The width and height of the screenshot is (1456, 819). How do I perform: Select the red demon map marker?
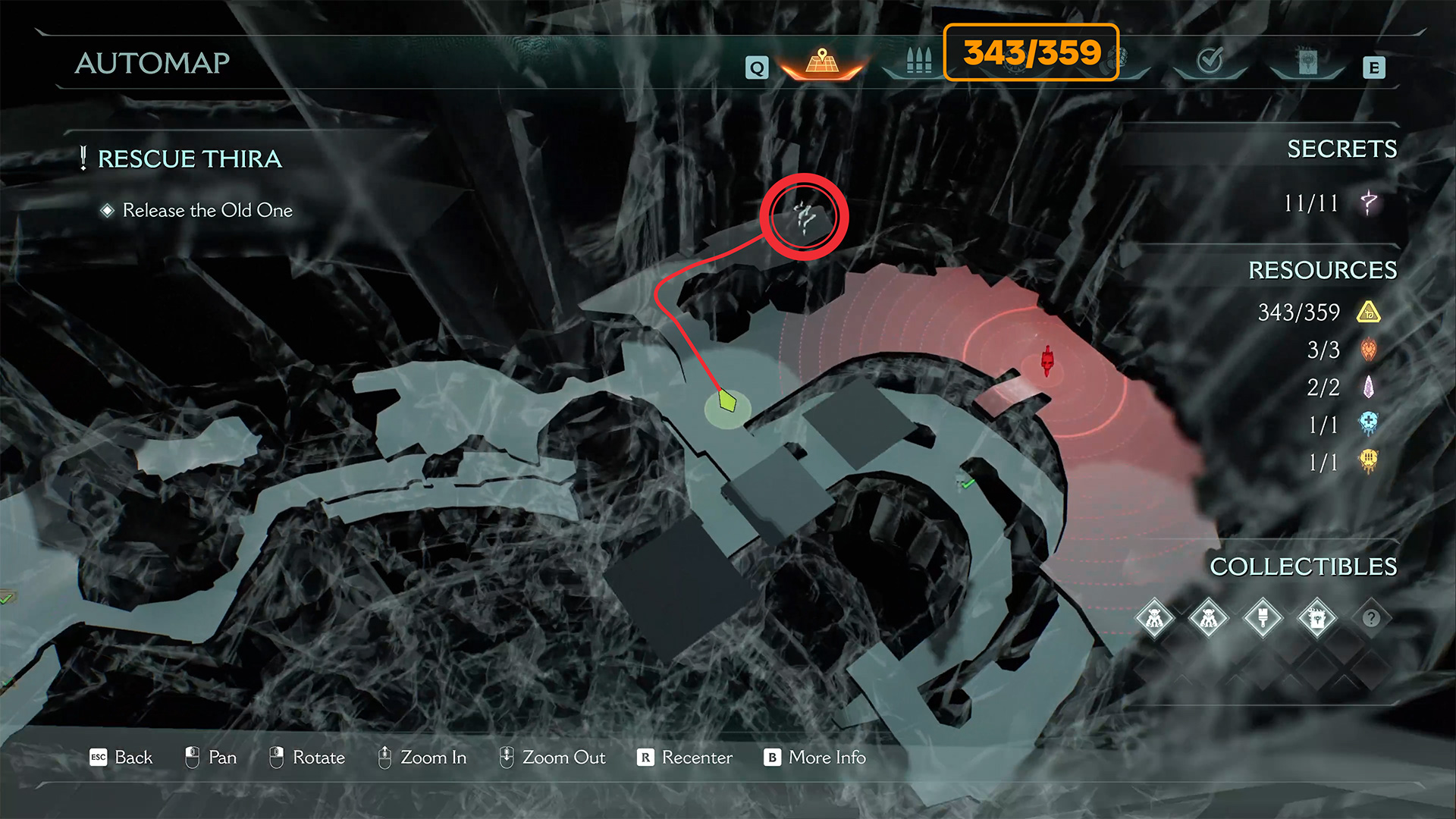click(1047, 360)
